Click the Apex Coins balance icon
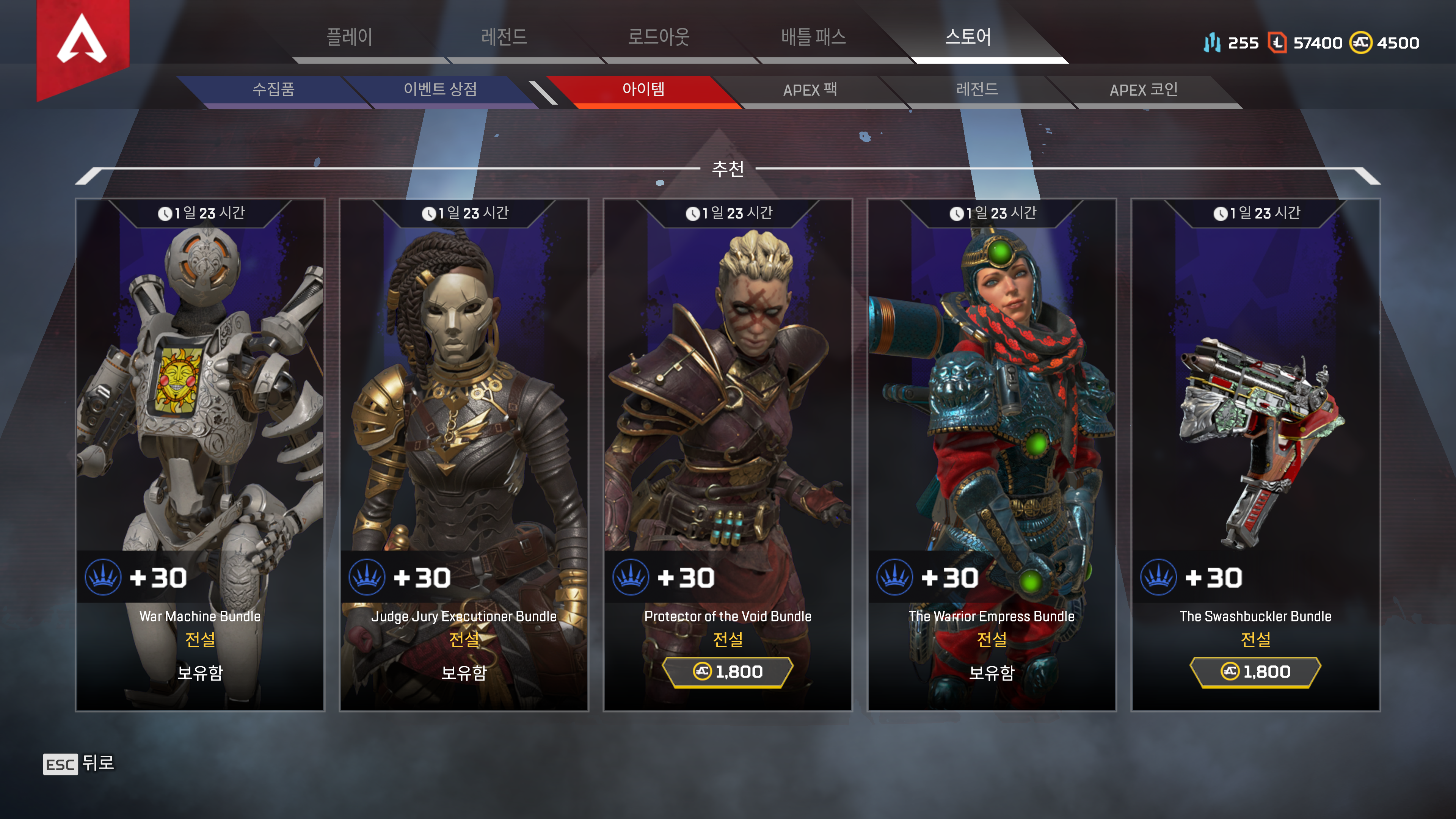Screen dimensions: 1456x819 pyautogui.click(x=1360, y=43)
